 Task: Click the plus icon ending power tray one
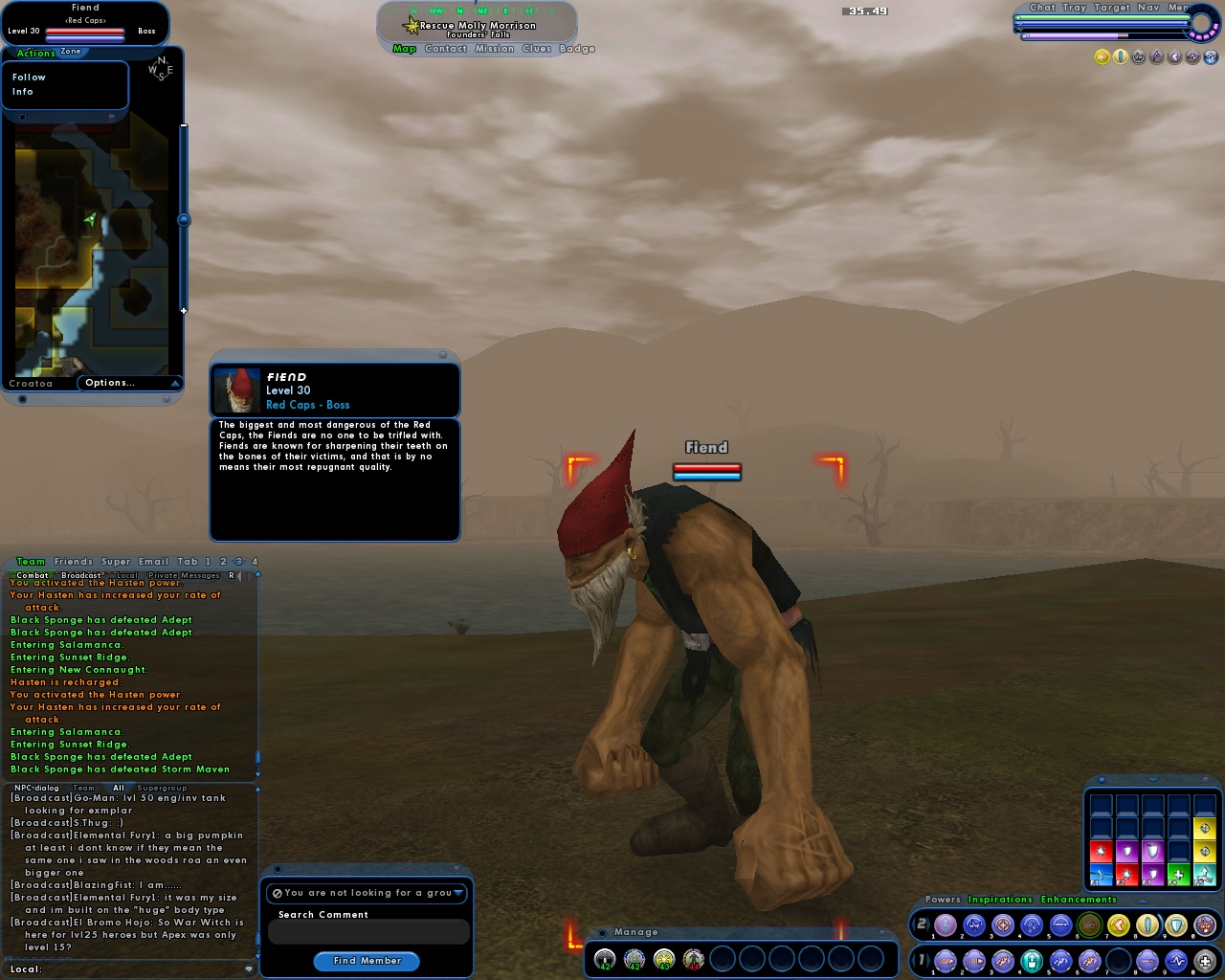click(x=1204, y=960)
